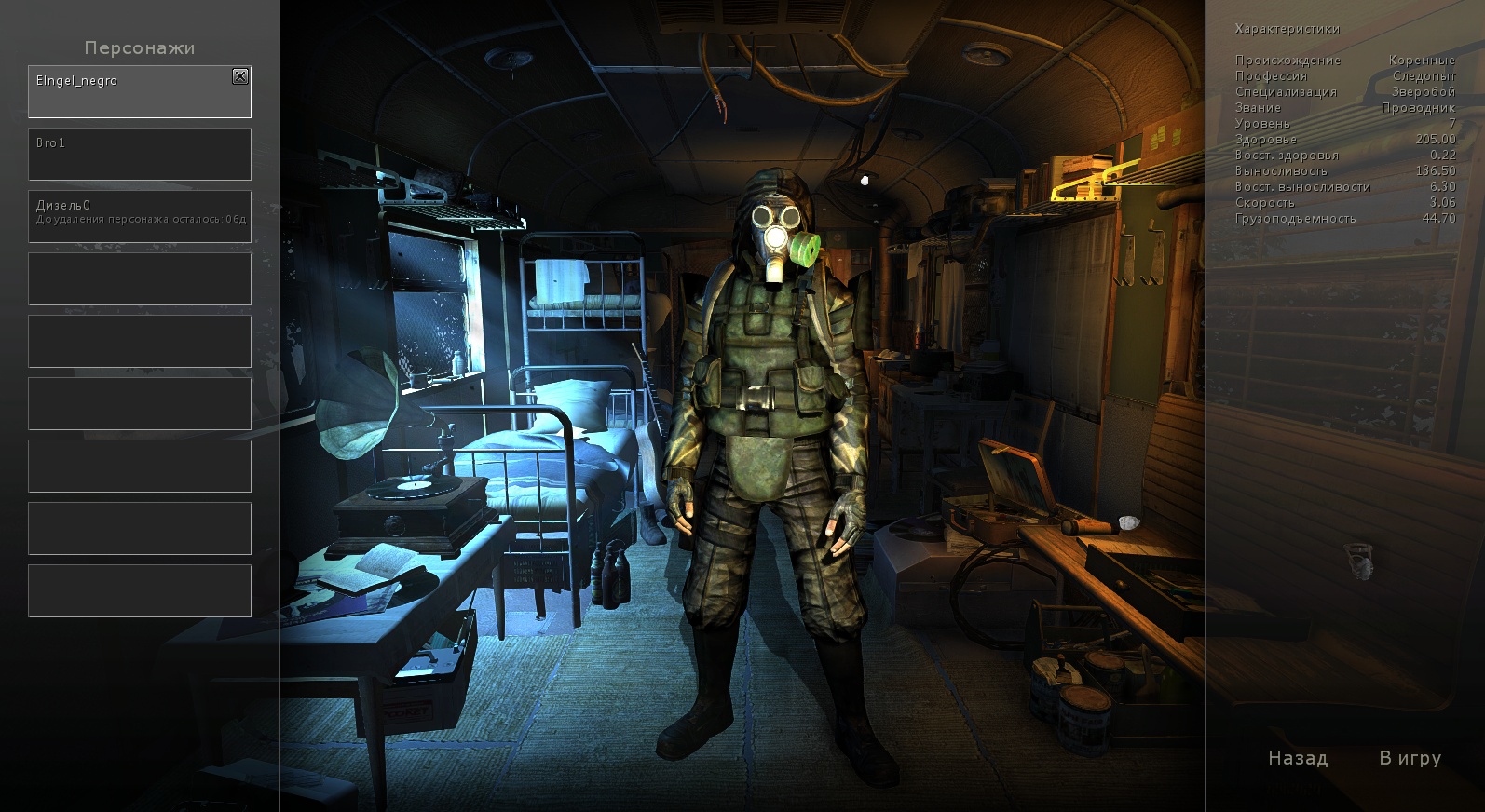Select the Дизель0 character slot

coord(140,216)
